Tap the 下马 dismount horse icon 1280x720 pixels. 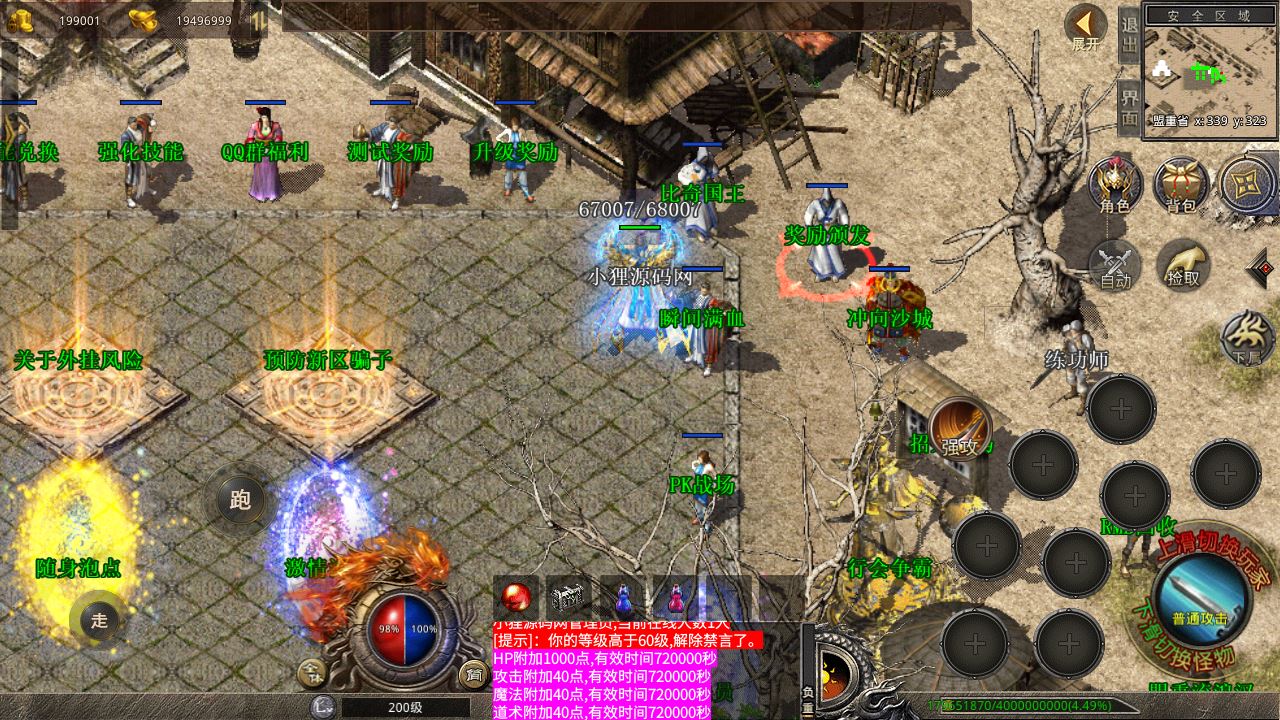pyautogui.click(x=1246, y=338)
